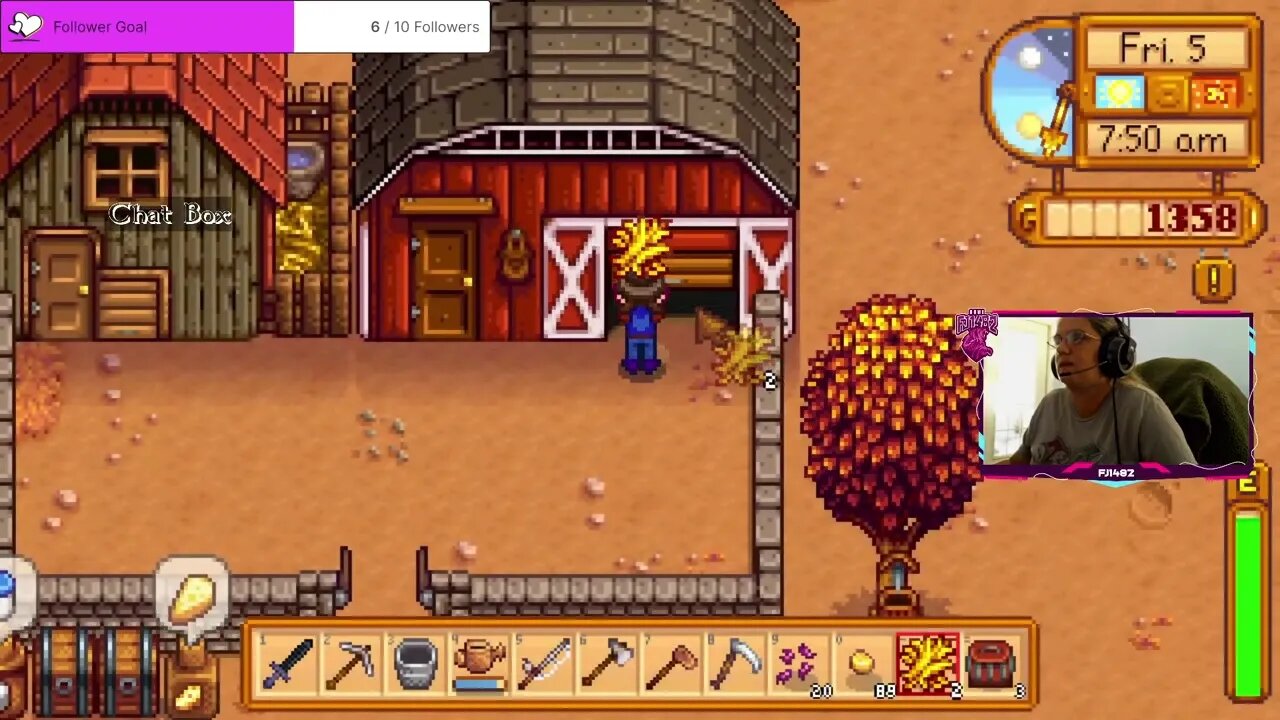Open the exclamation quest journal icon
Screen dimensions: 1280x720
click(1213, 280)
